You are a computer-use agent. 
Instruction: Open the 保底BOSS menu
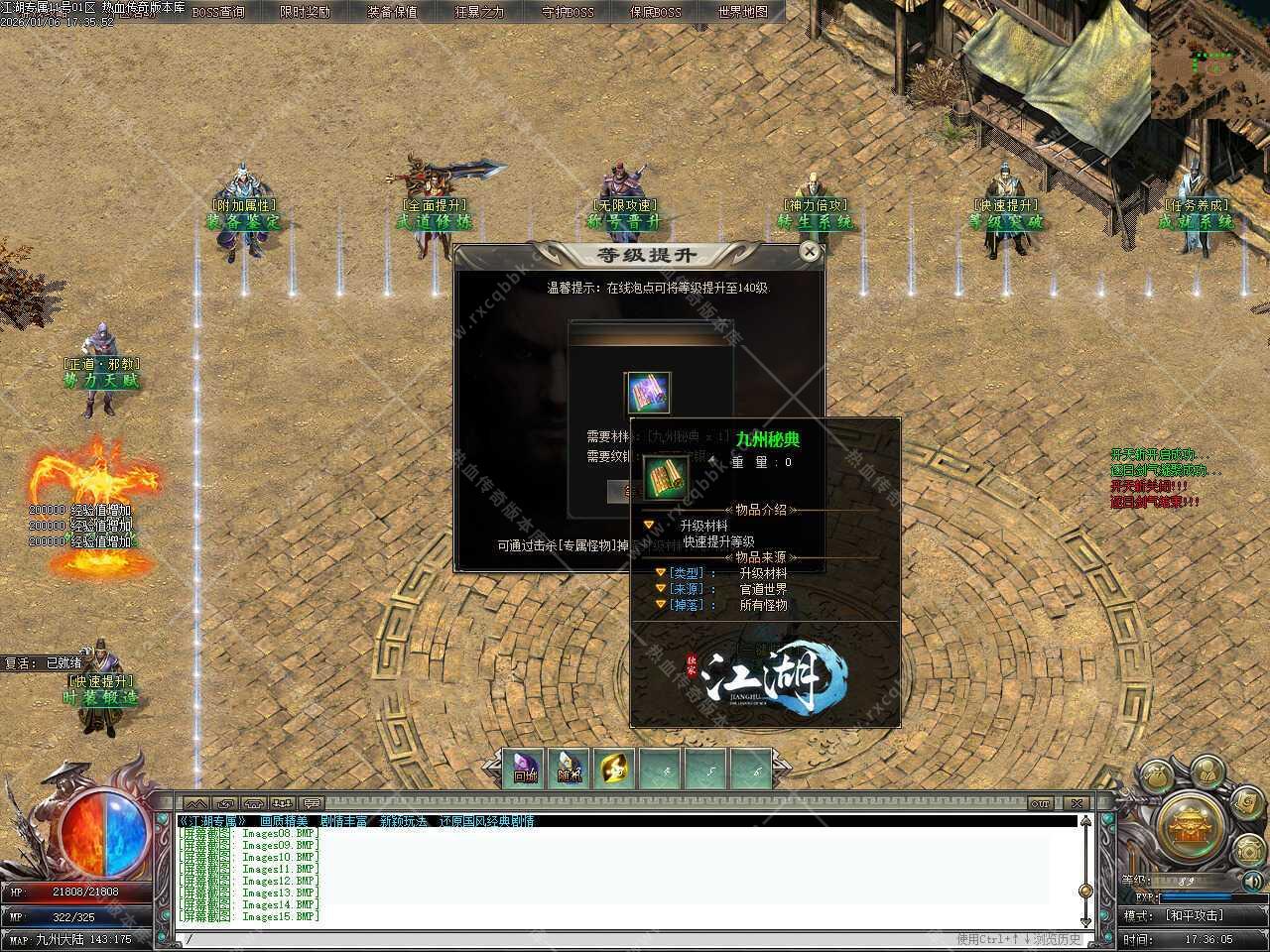[x=655, y=12]
